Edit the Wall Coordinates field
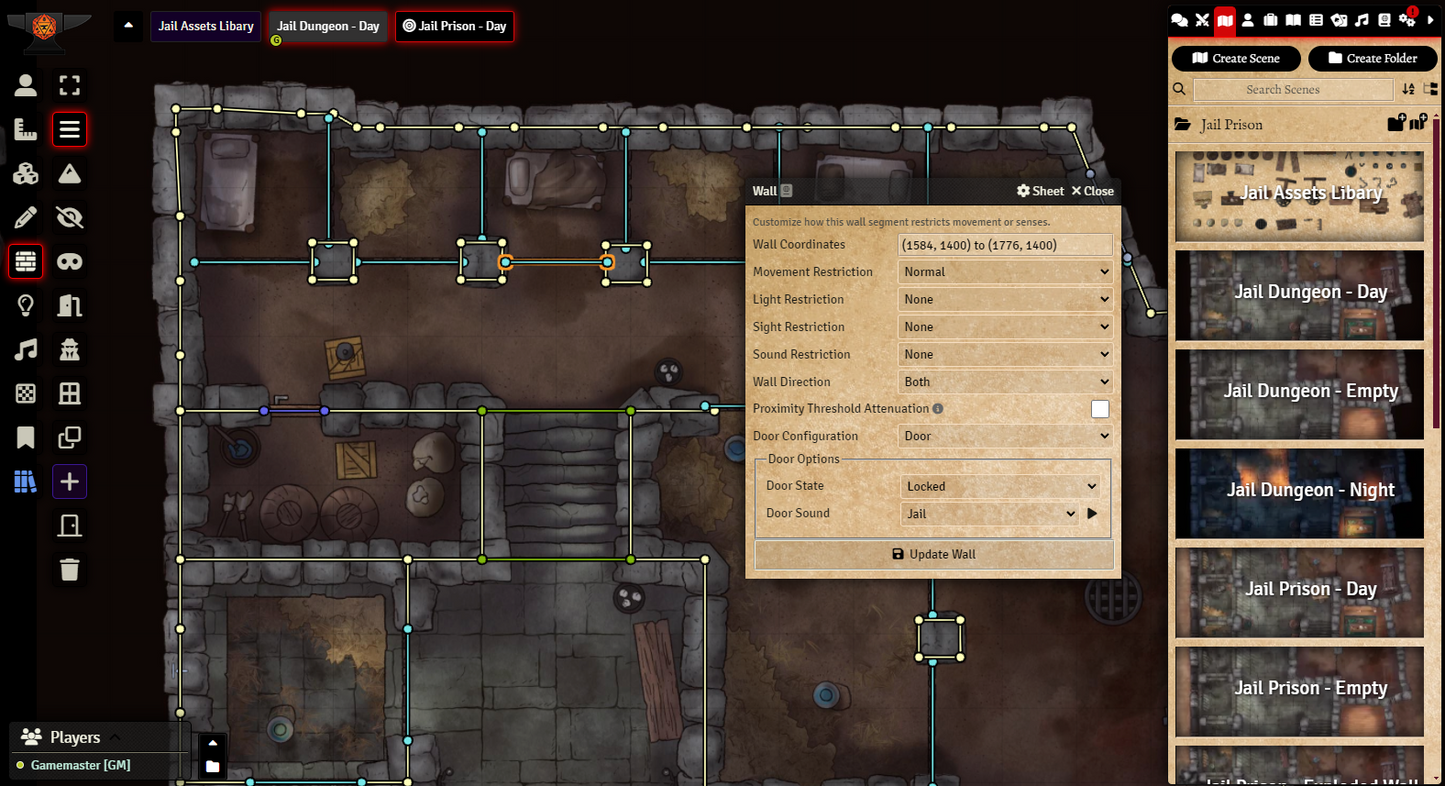Image resolution: width=1445 pixels, height=786 pixels. pyautogui.click(x=1005, y=245)
